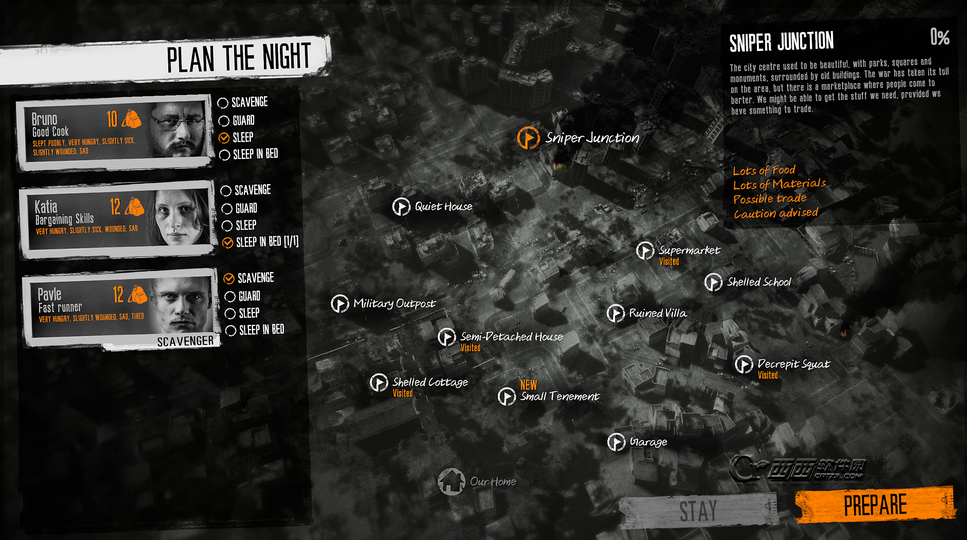Screen dimensions: 967x540
Task: Pick the Shelled Cottage location
Action: coord(379,383)
